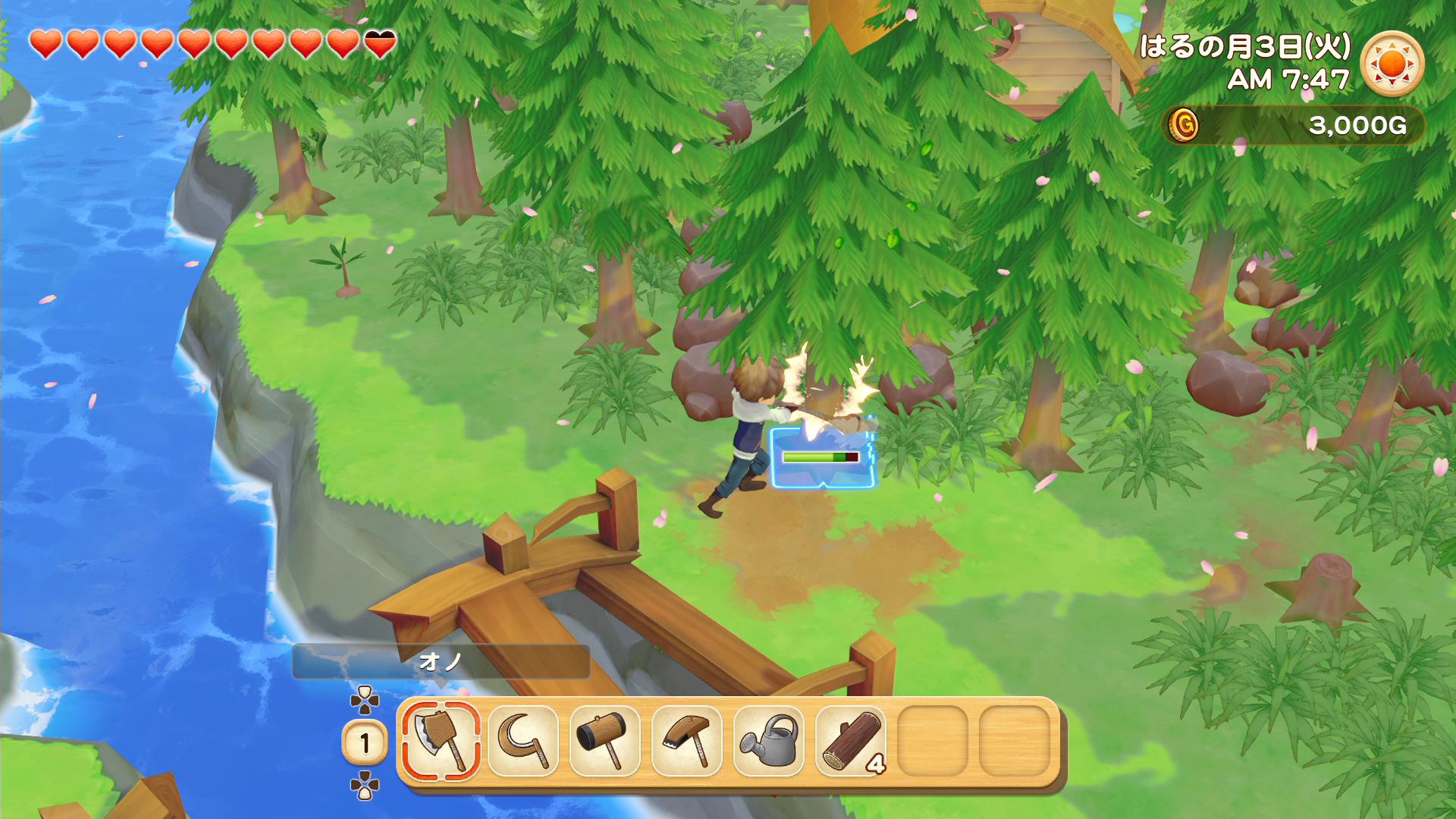Click the 3,000G money counter
1456x819 pixels.
point(1357,127)
